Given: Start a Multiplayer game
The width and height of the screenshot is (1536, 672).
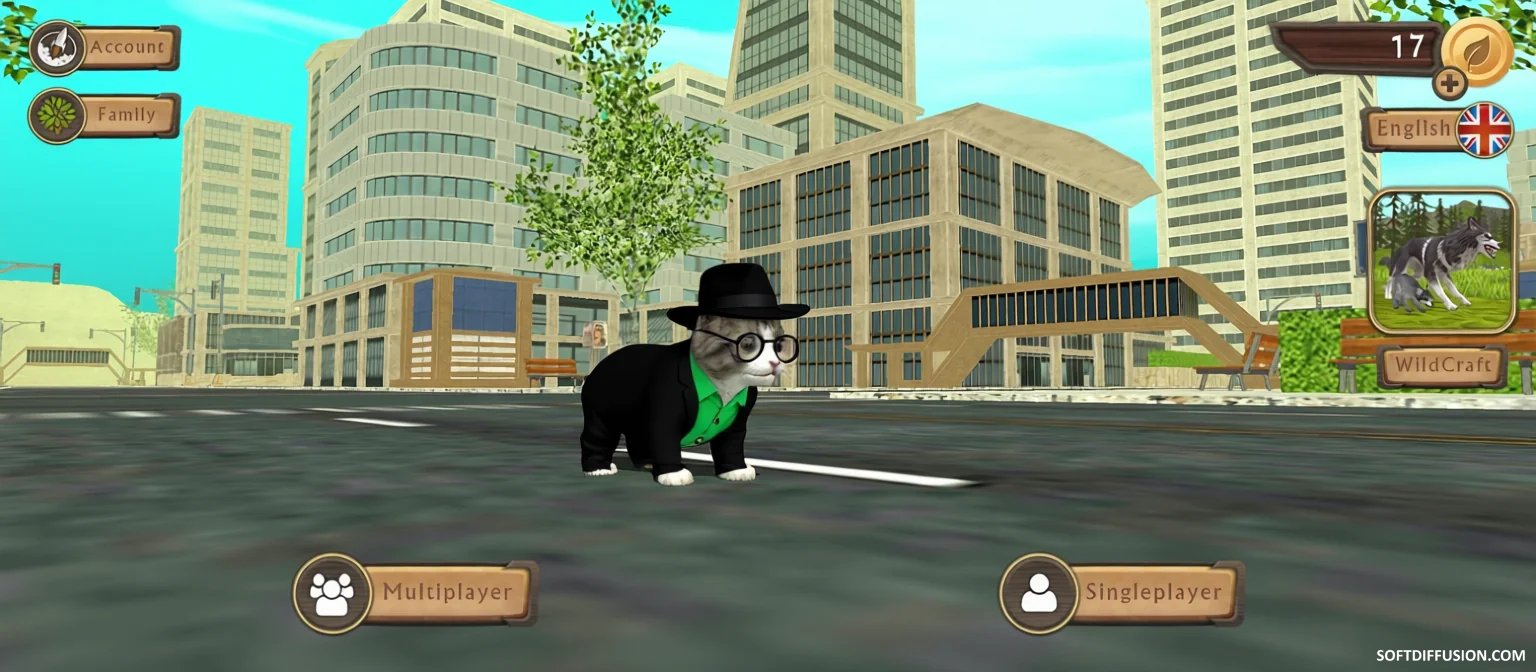Looking at the screenshot, I should point(416,593).
